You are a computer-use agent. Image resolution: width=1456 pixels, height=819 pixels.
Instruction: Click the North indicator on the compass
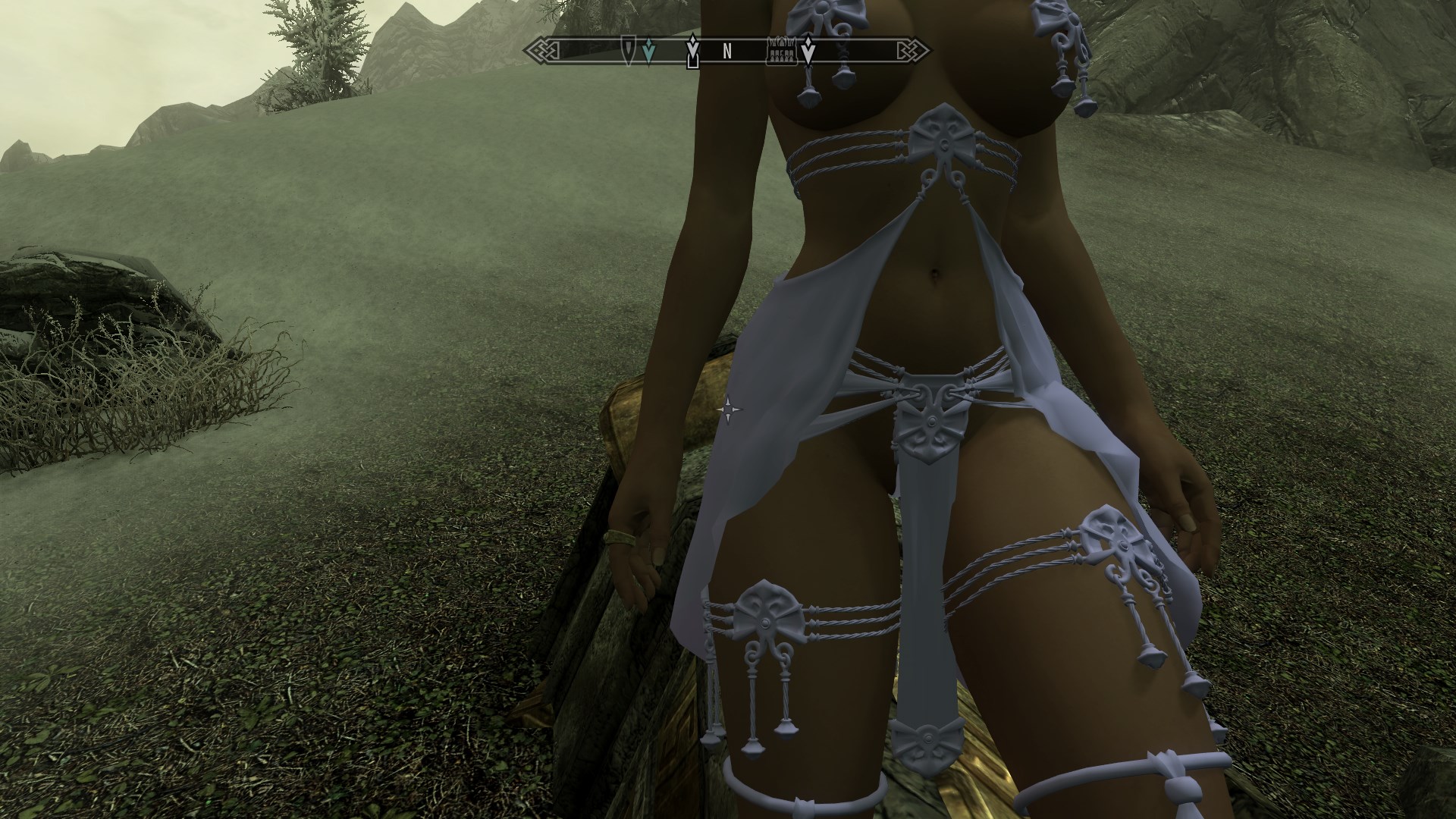coord(726,52)
